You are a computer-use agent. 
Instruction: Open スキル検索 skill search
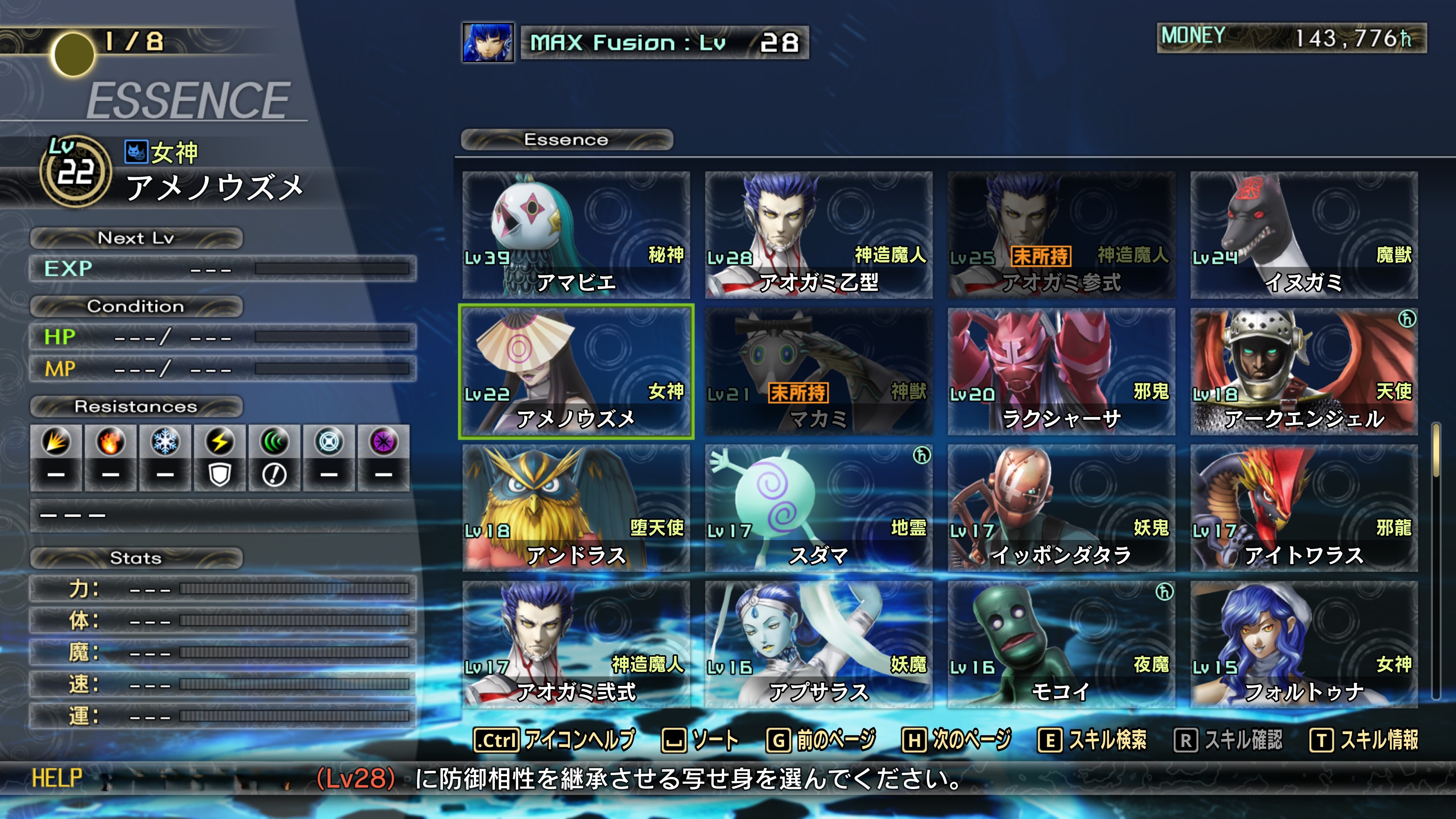click(x=1092, y=740)
